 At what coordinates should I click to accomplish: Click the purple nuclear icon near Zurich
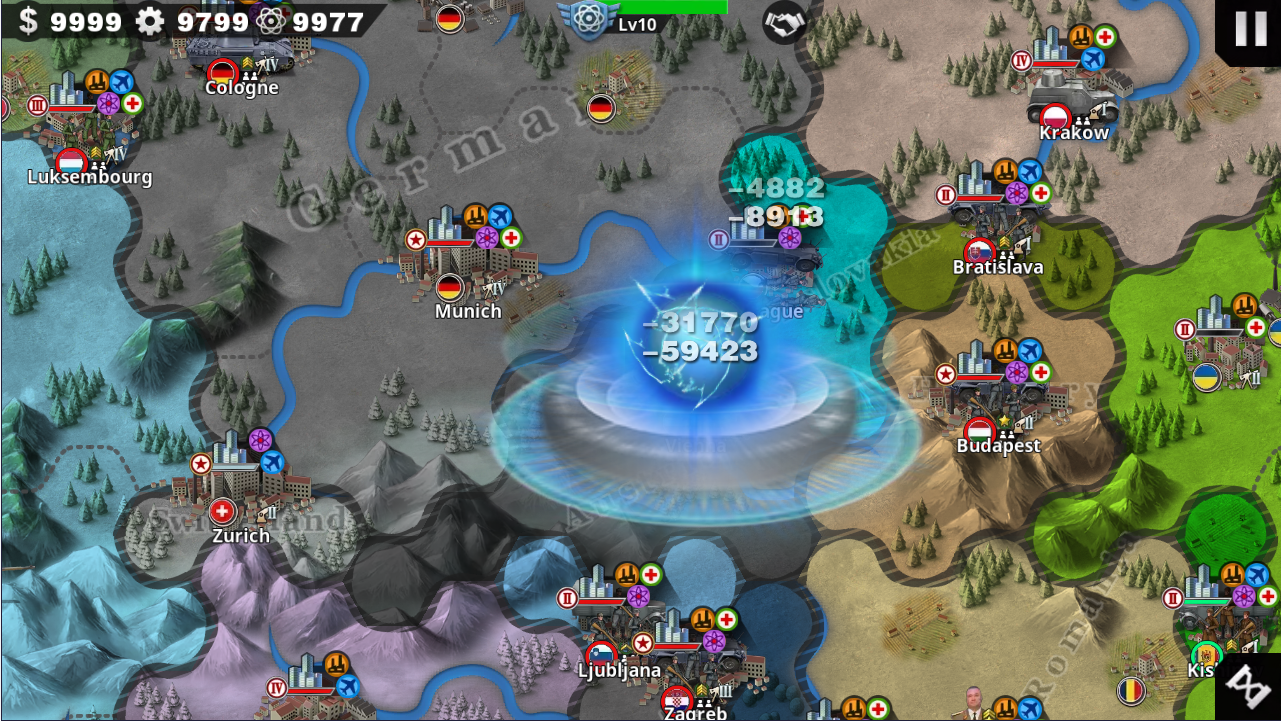coord(262,438)
